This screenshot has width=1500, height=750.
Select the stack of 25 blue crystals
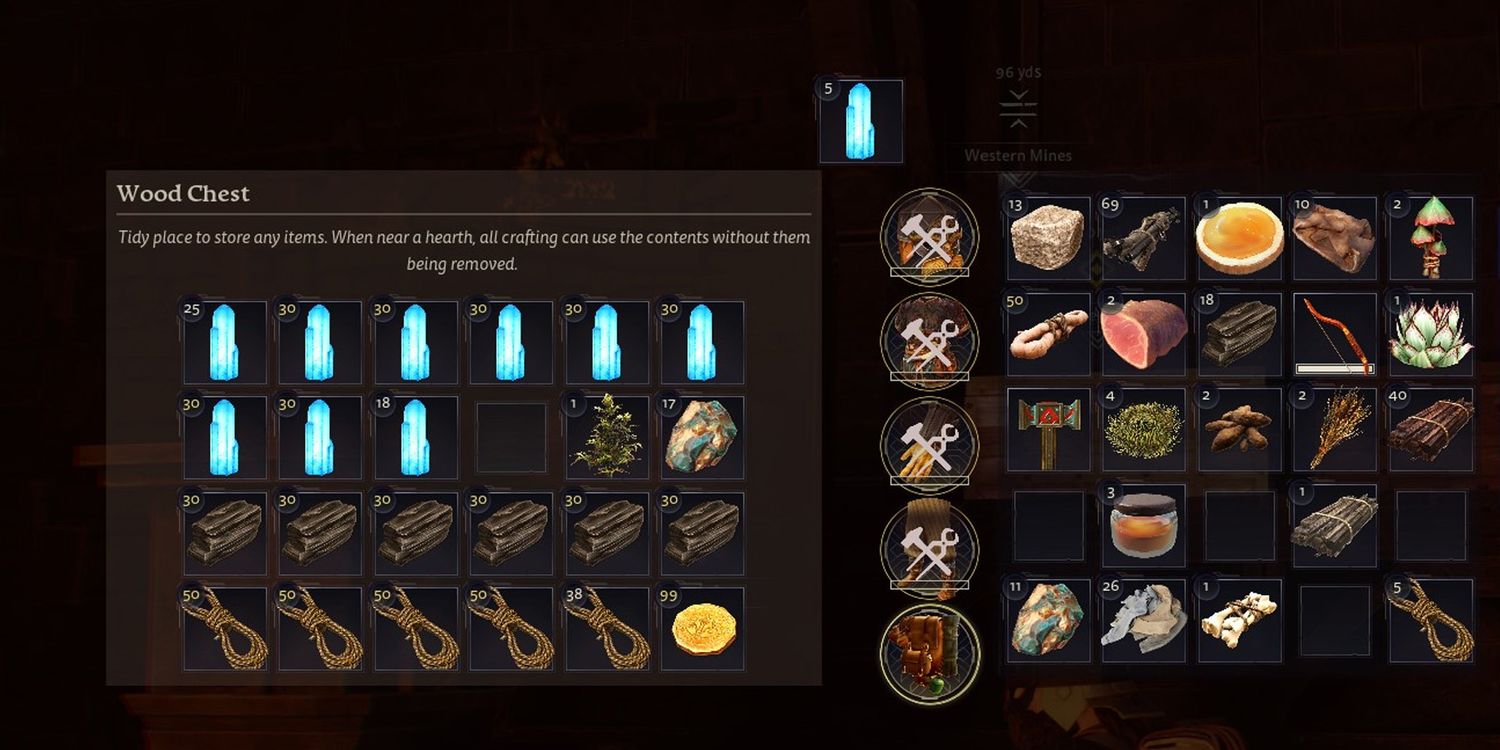pos(224,343)
